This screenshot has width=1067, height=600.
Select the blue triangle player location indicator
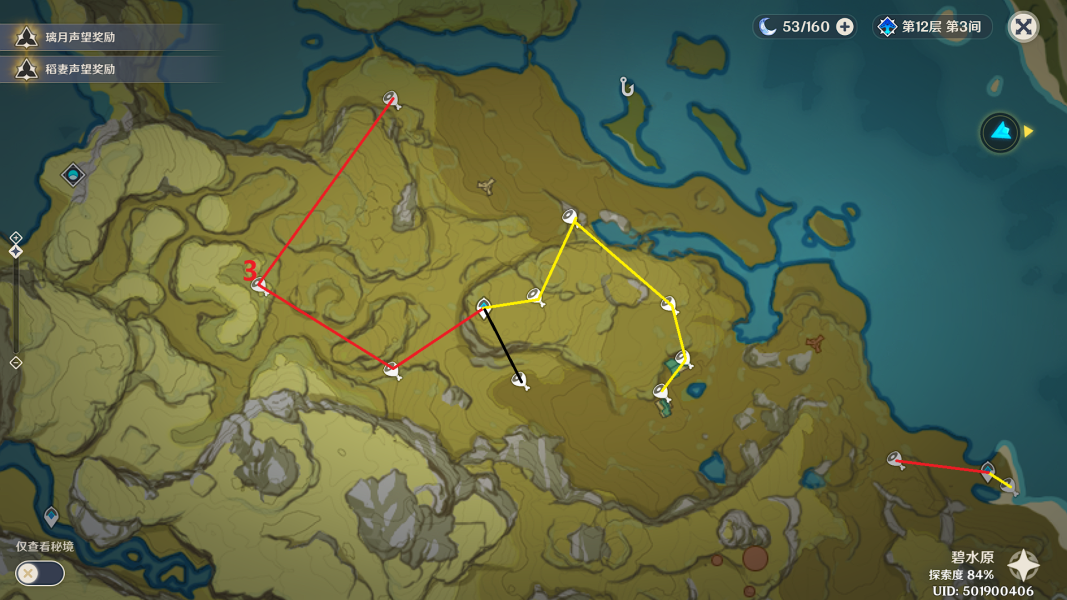tap(999, 131)
